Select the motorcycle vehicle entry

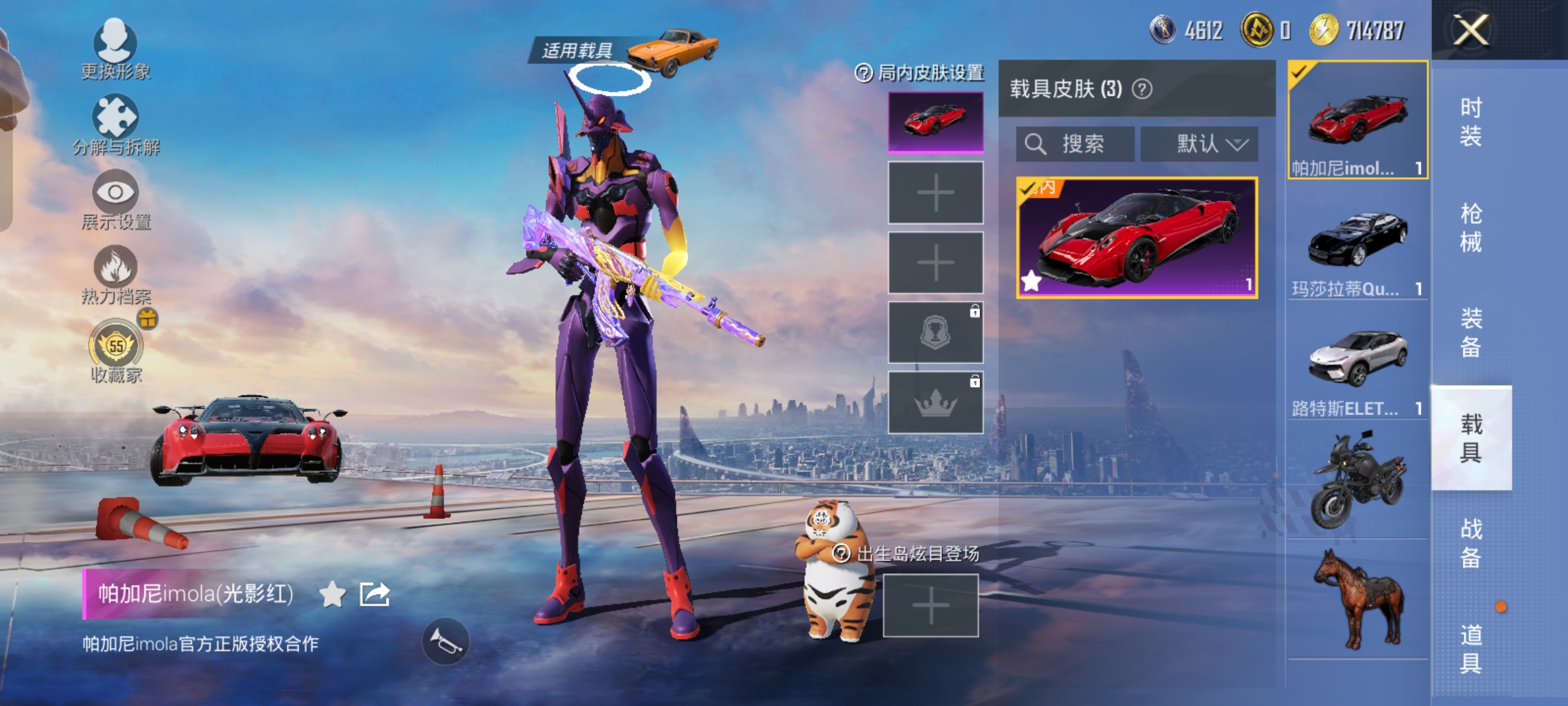1358,480
